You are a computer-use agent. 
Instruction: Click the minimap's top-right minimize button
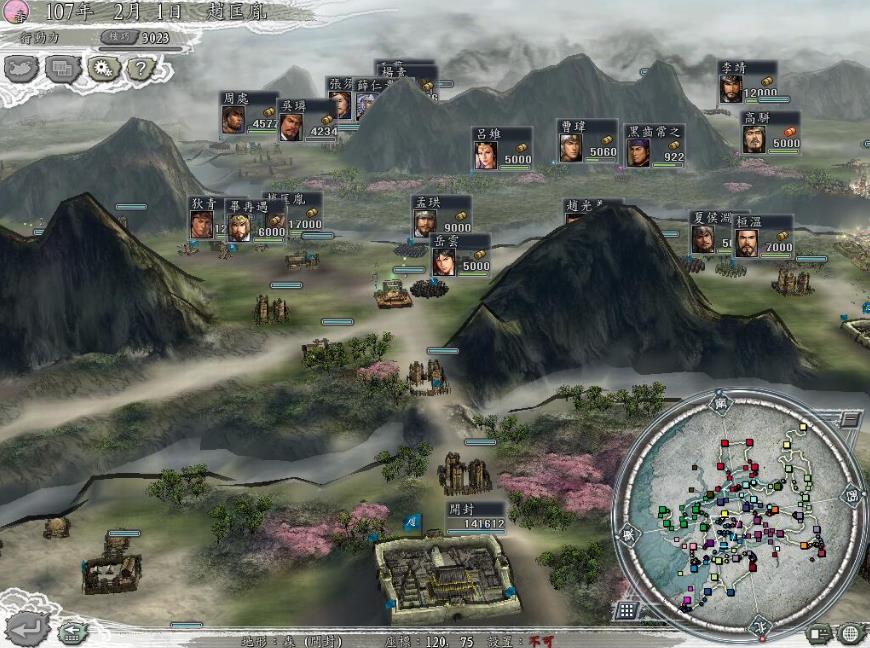[848, 419]
